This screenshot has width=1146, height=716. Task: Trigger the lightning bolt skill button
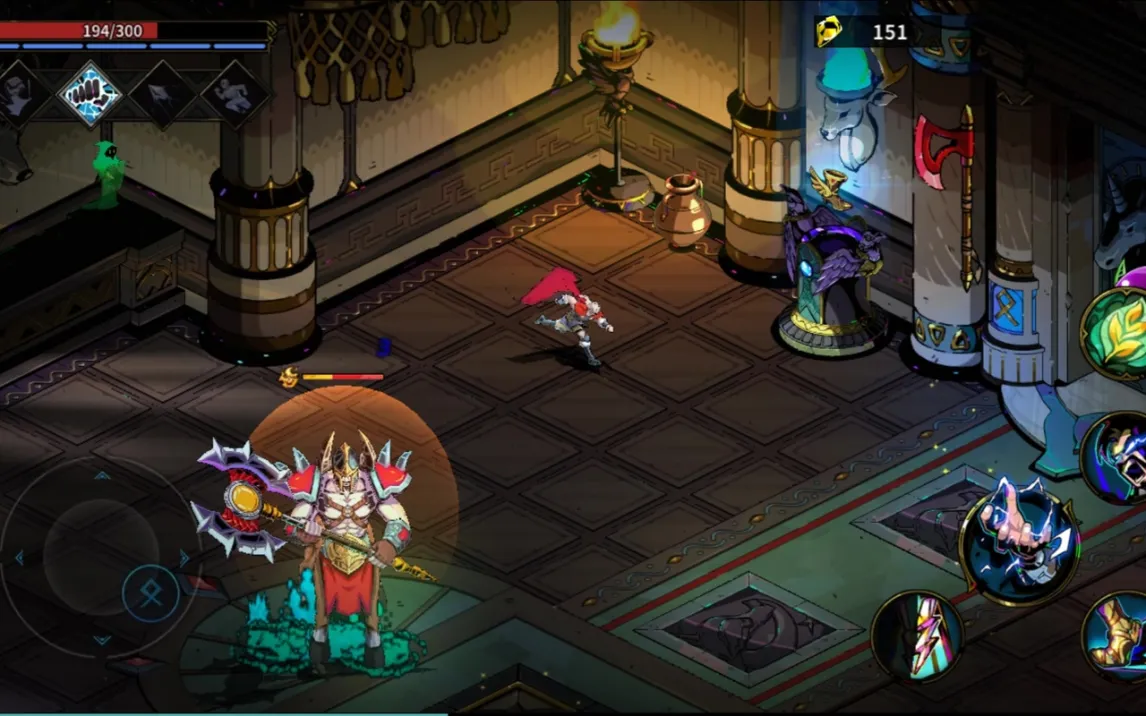tap(917, 636)
